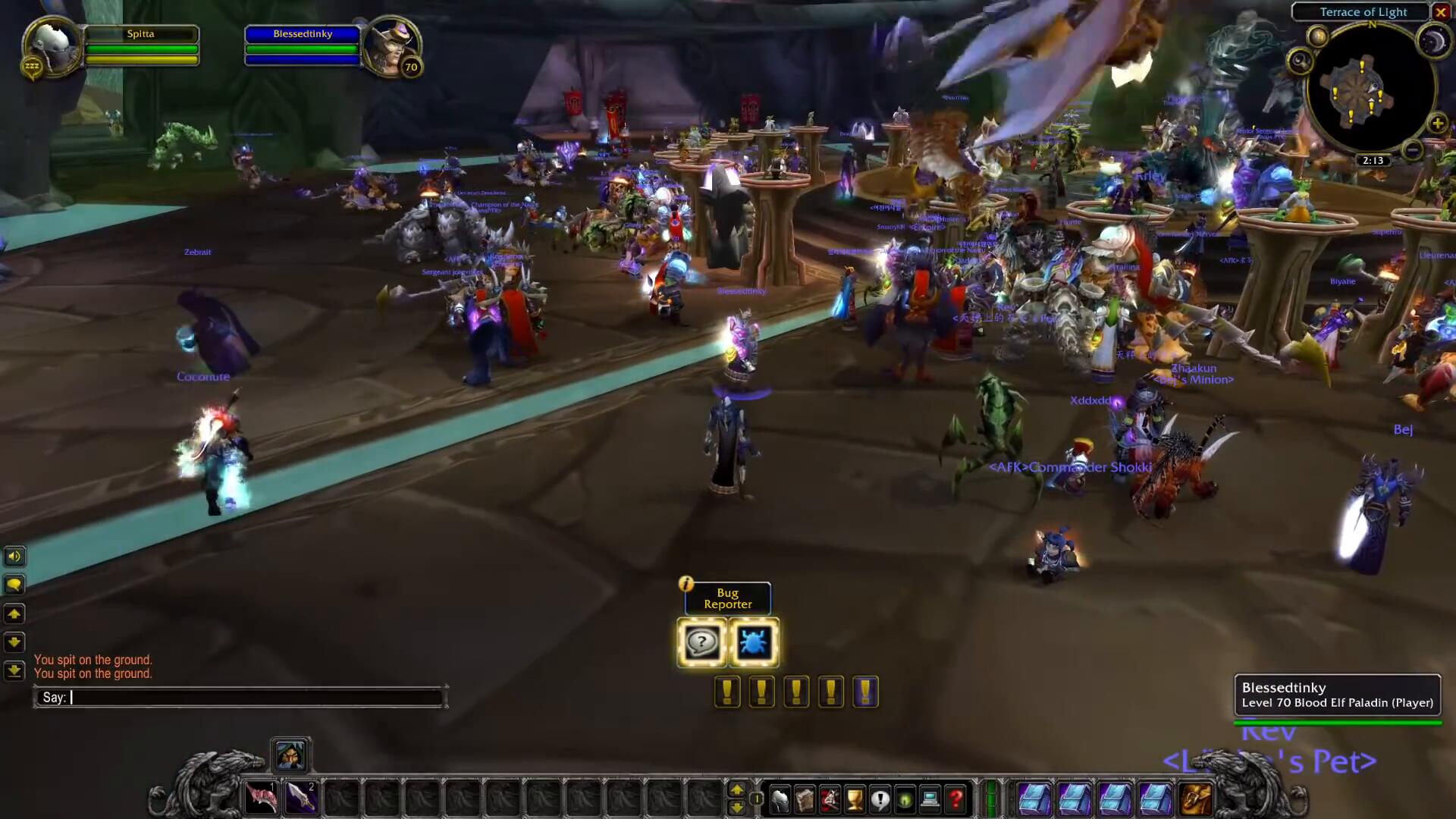Open the gold trophy achievements button
1456x819 pixels.
tap(855, 799)
